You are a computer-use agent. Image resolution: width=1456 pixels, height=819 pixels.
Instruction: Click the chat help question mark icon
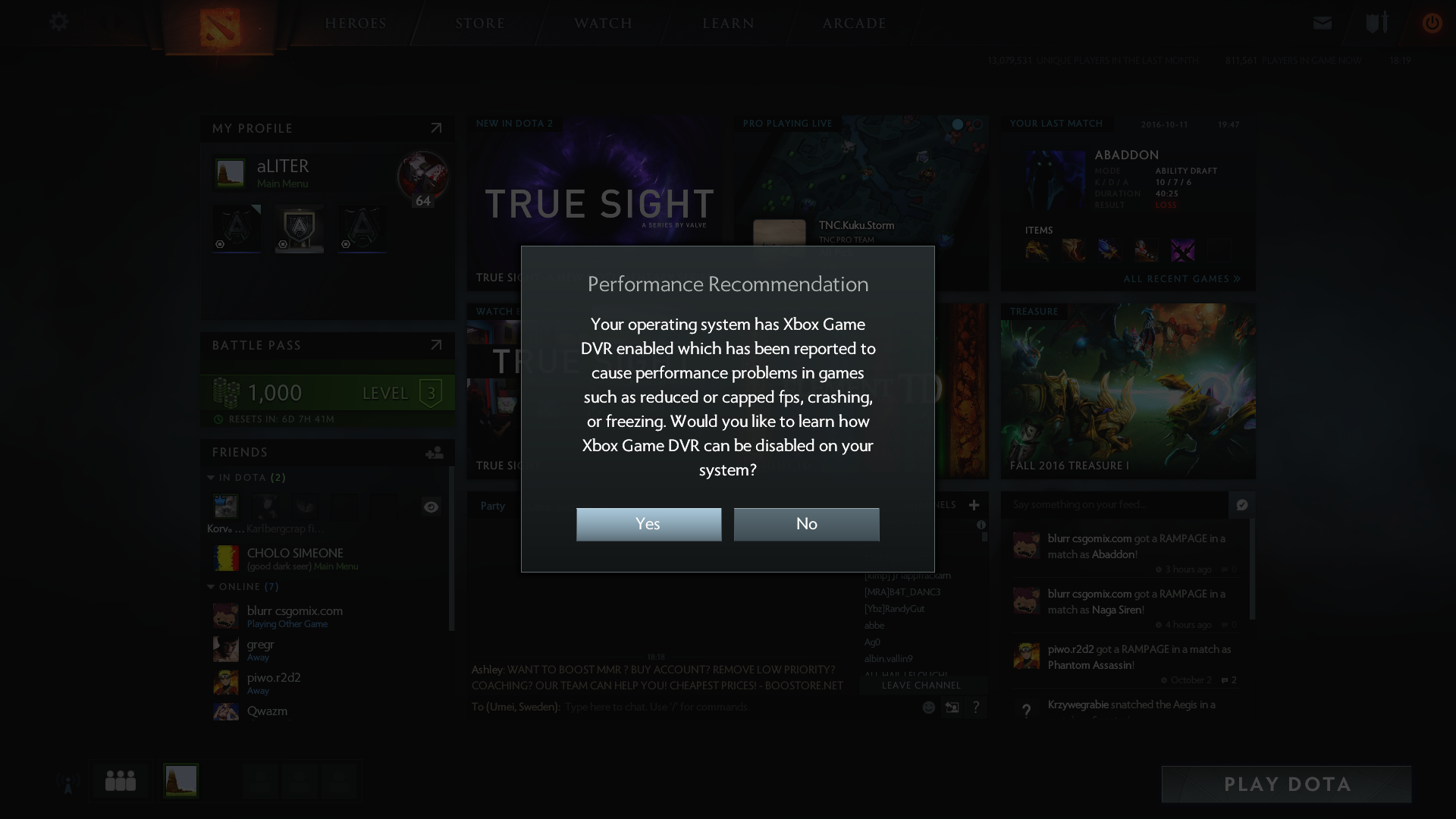[977, 707]
